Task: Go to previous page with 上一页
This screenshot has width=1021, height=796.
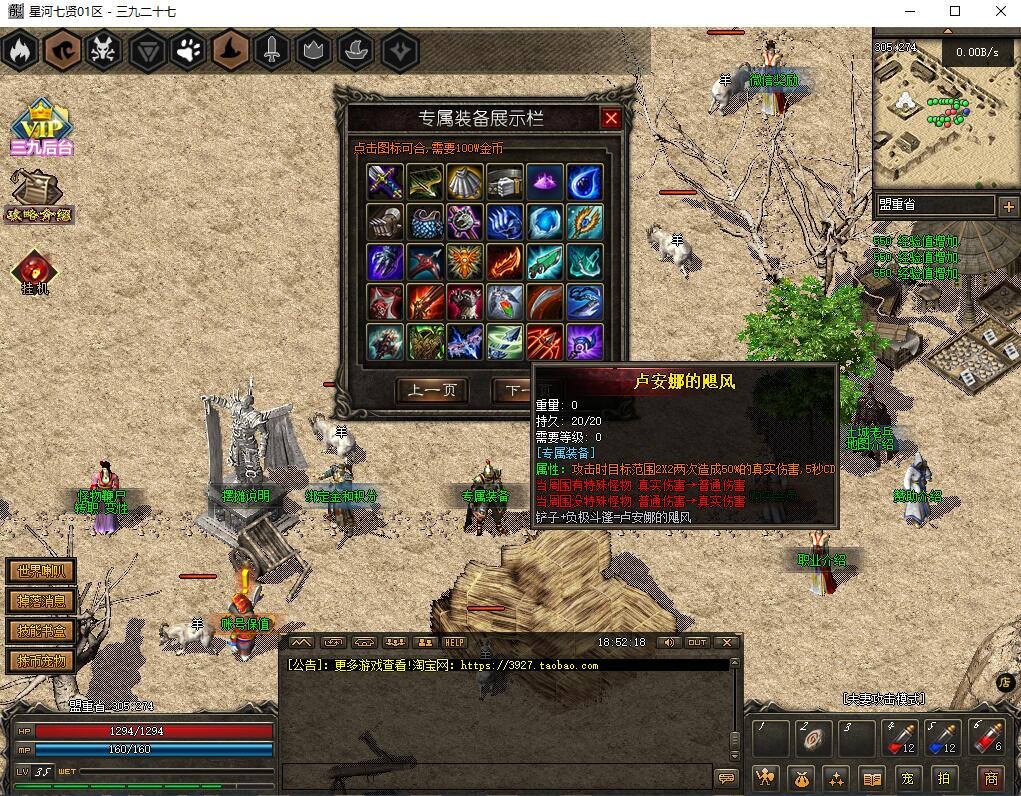Action: 432,390
